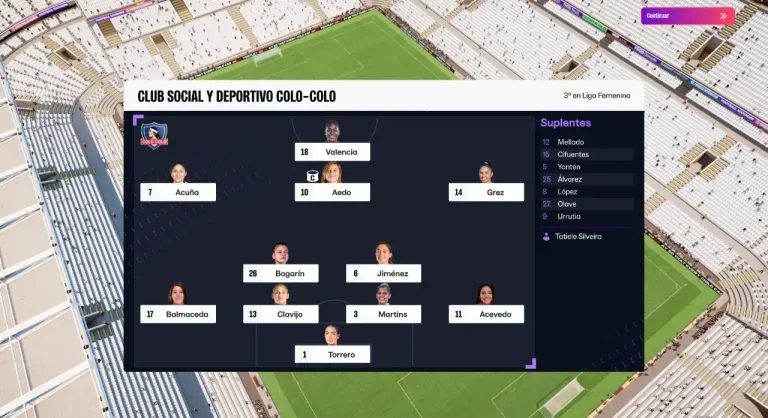Screen dimensions: 768x418
Task: Select substitute Álvarez's row
Action: [x=586, y=179]
